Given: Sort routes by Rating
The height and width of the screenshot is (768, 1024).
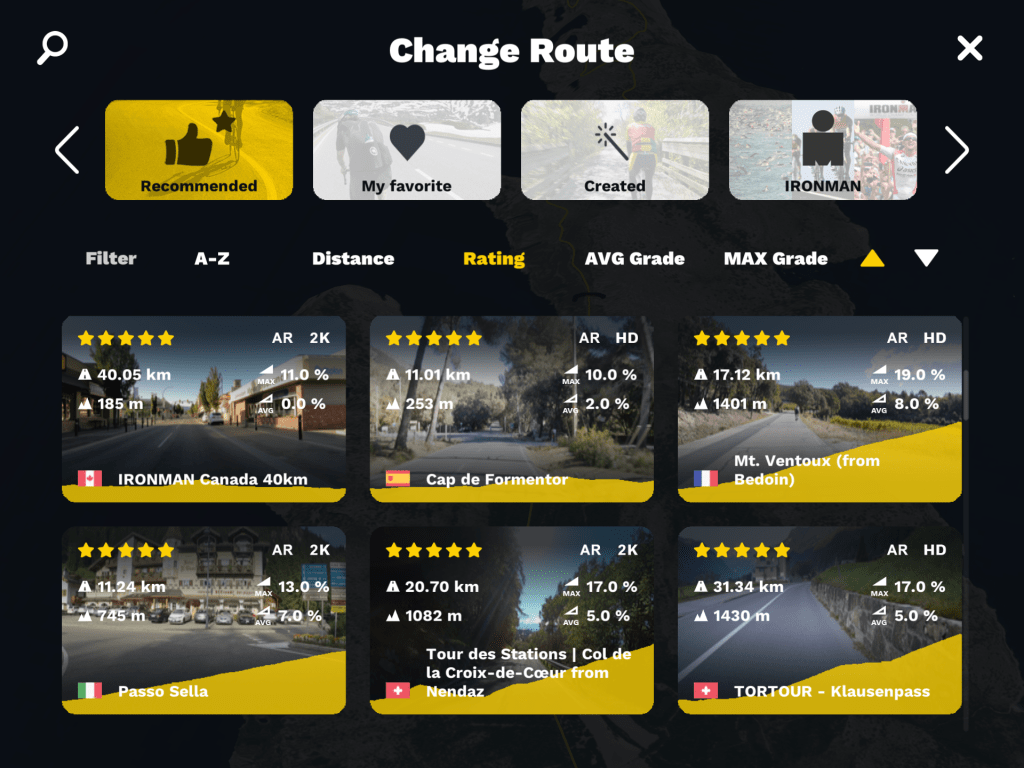Looking at the screenshot, I should point(494,258).
